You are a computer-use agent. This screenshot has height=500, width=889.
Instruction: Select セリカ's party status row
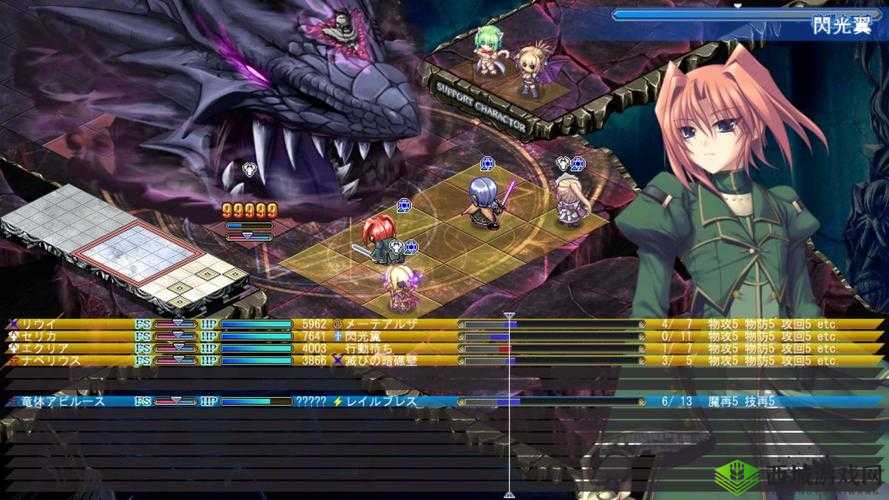point(45,337)
